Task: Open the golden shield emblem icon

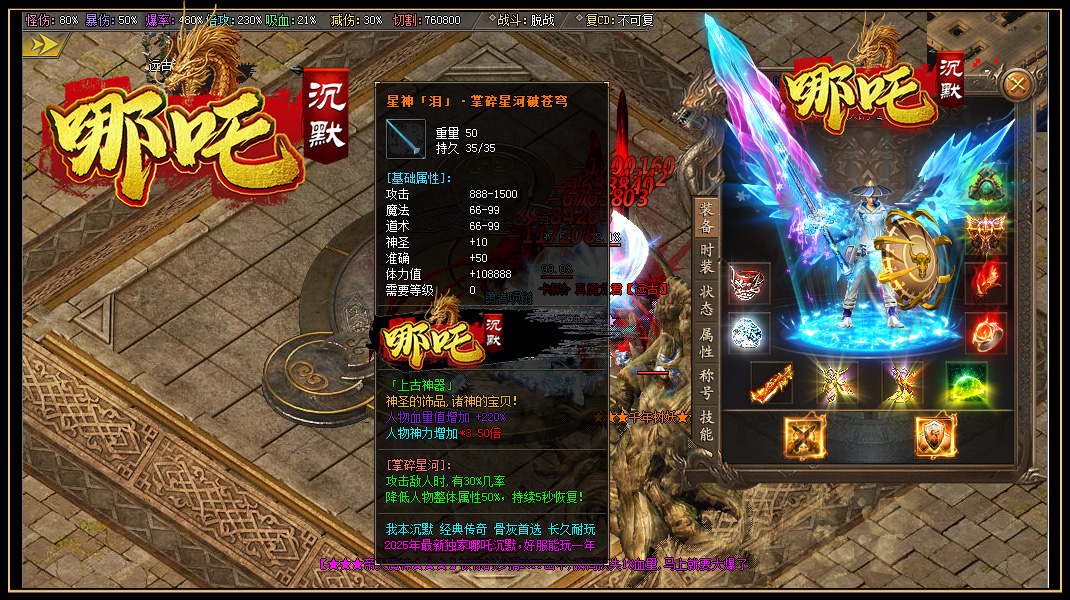Action: [x=936, y=437]
